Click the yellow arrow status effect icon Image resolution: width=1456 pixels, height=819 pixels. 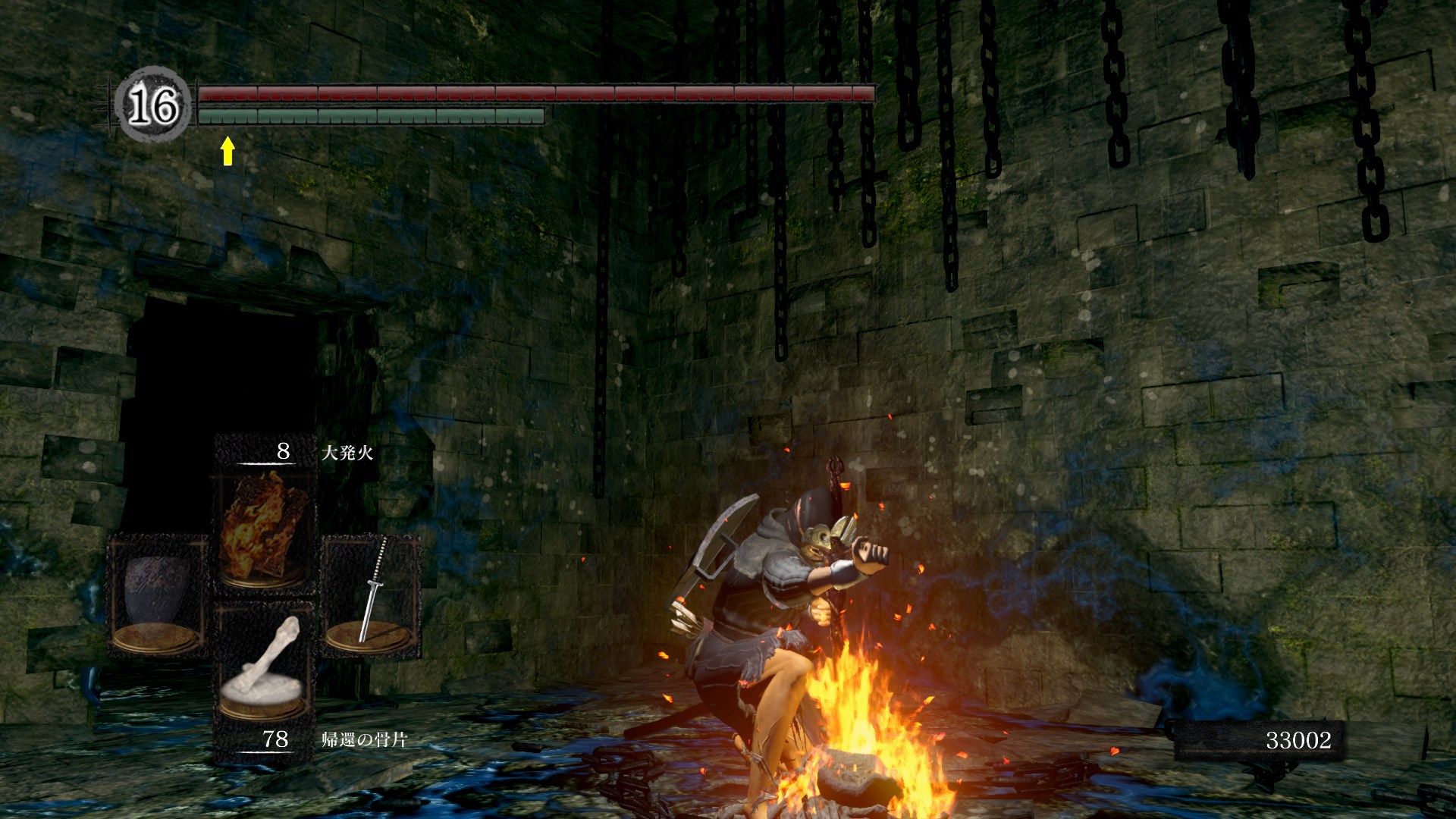click(x=227, y=151)
